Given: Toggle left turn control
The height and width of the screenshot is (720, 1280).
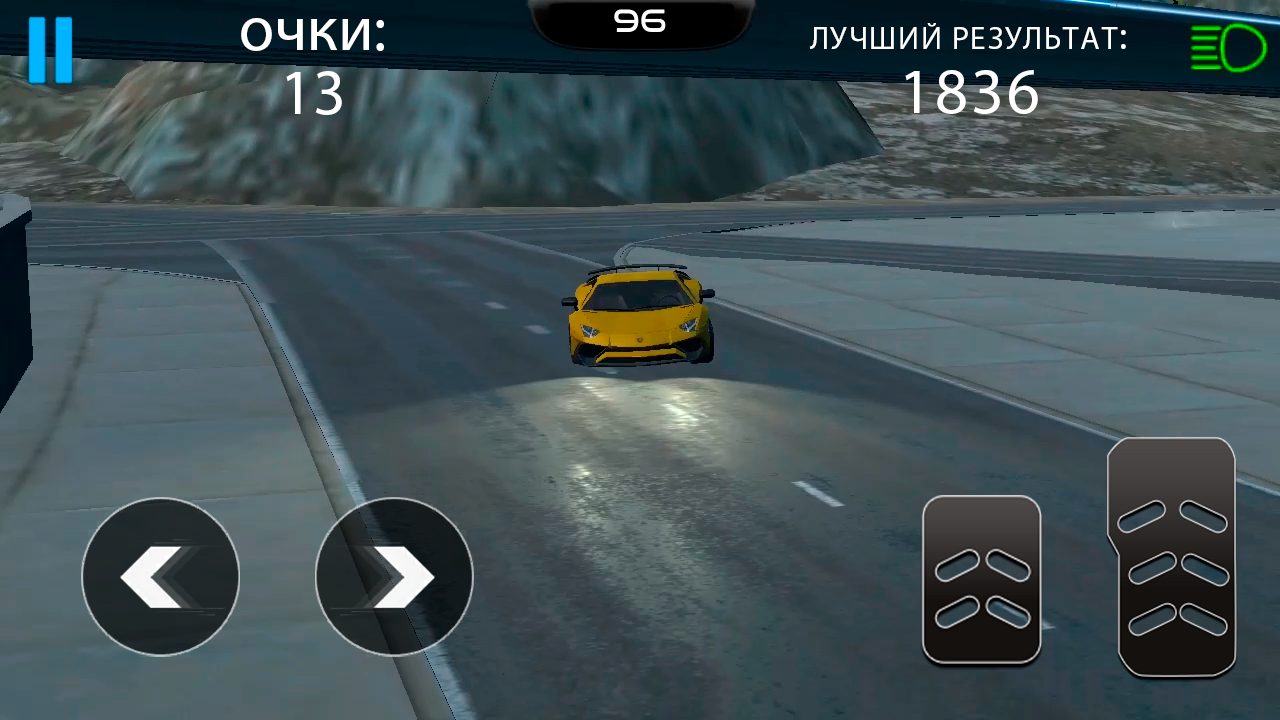Looking at the screenshot, I should [160, 577].
